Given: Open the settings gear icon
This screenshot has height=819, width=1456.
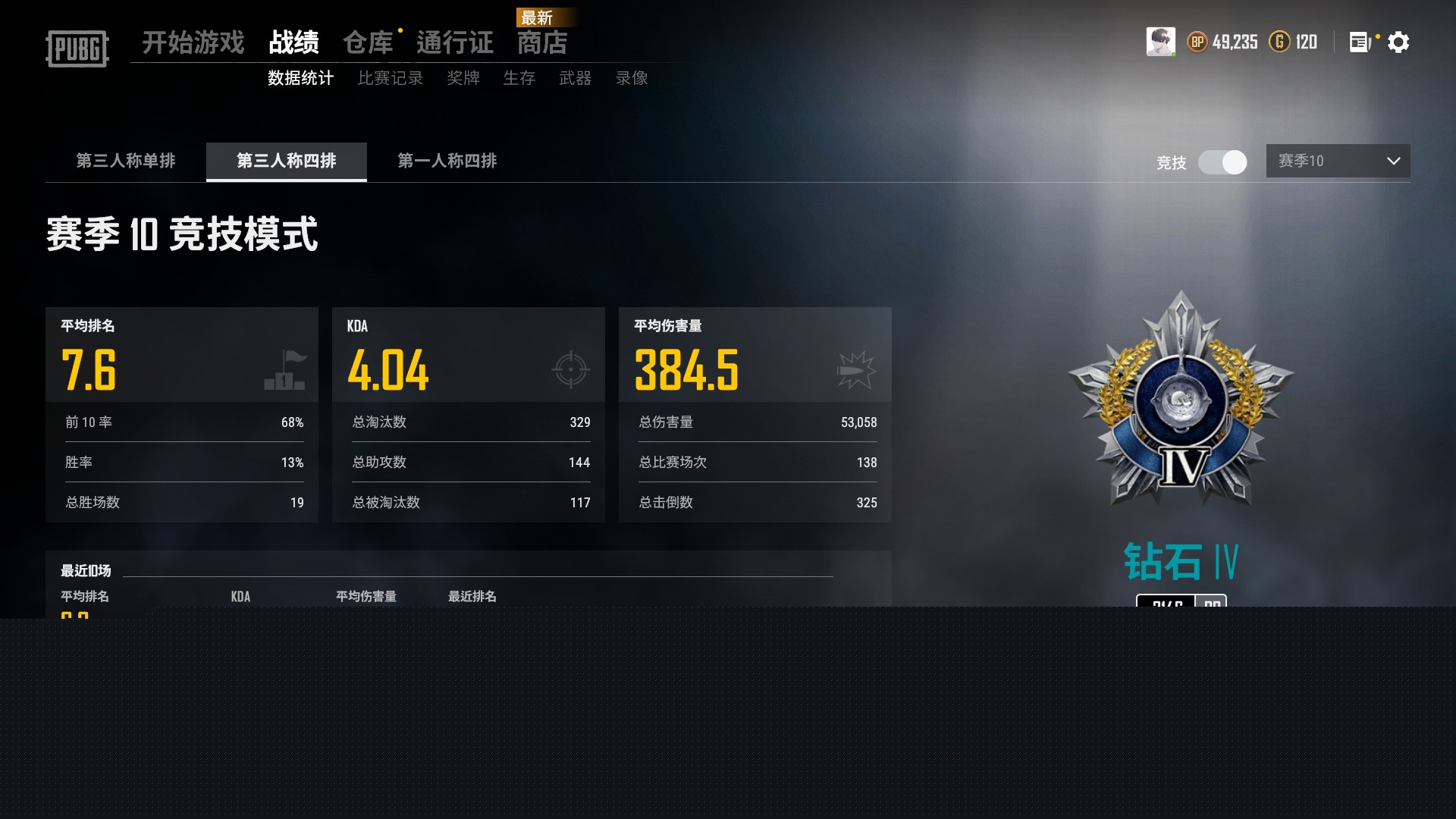Looking at the screenshot, I should point(1398,42).
